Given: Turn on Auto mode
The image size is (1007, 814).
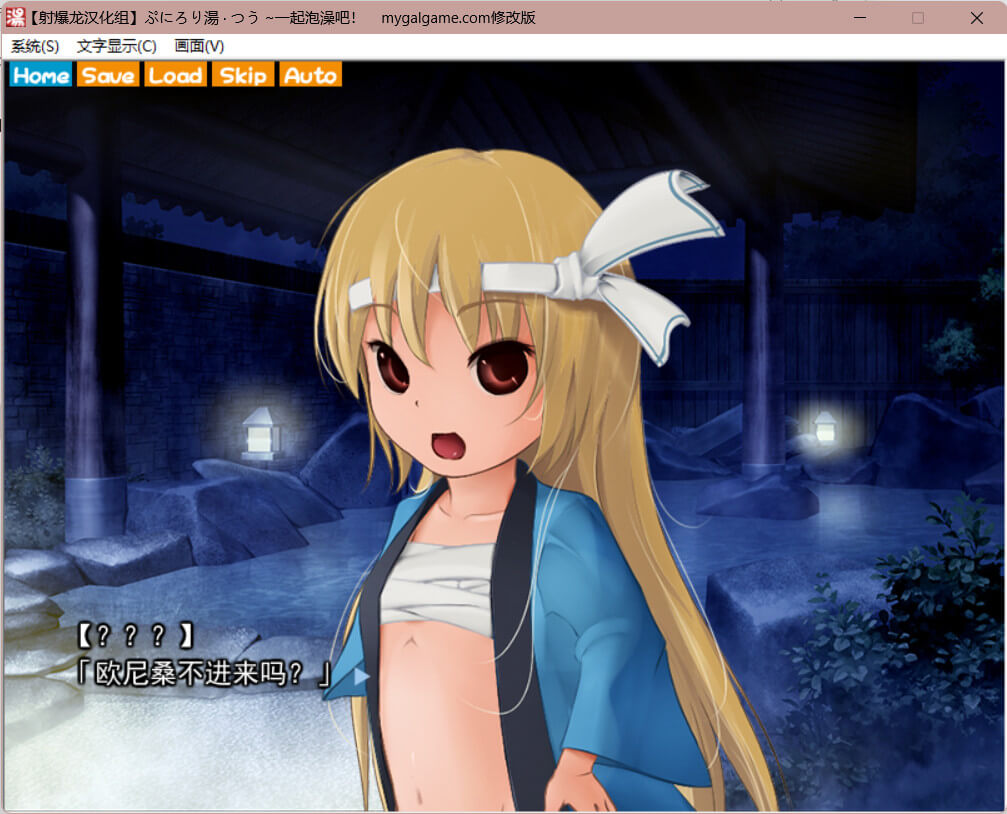Looking at the screenshot, I should [x=310, y=75].
